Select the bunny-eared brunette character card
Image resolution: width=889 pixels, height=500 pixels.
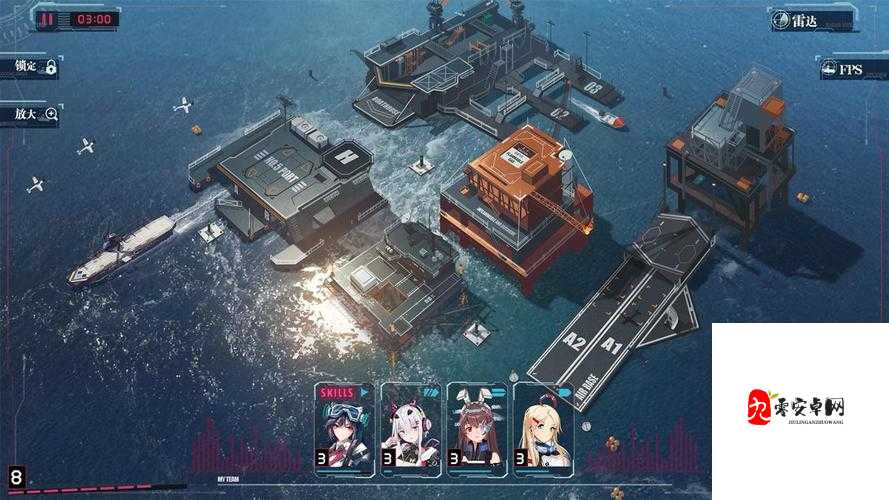(x=477, y=427)
